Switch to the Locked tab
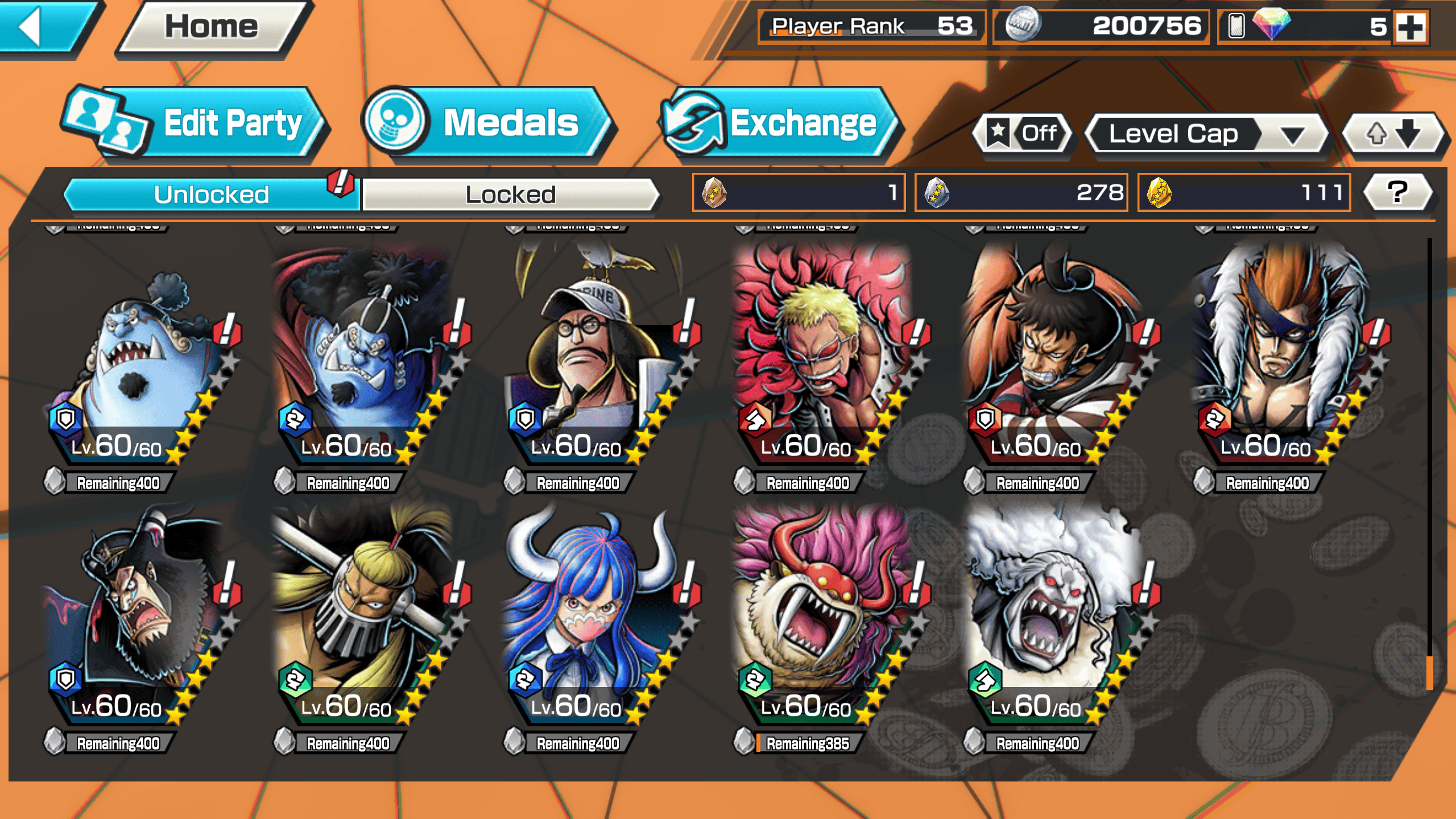The height and width of the screenshot is (819, 1456). point(510,195)
